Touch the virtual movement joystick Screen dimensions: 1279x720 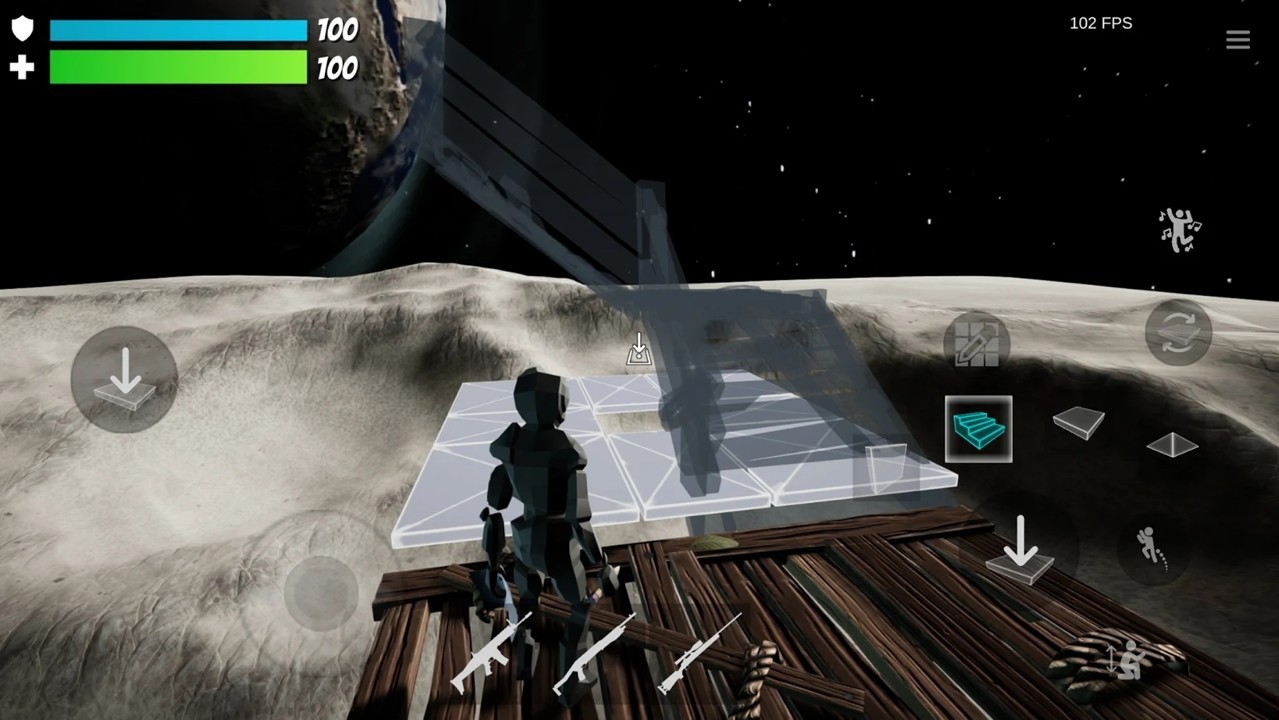(x=321, y=591)
